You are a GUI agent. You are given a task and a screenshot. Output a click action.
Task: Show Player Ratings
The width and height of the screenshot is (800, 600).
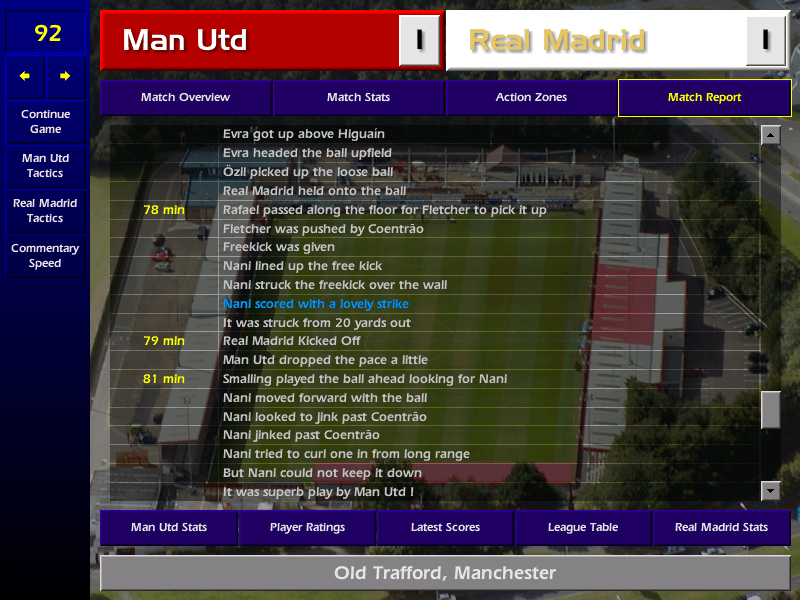(x=307, y=527)
